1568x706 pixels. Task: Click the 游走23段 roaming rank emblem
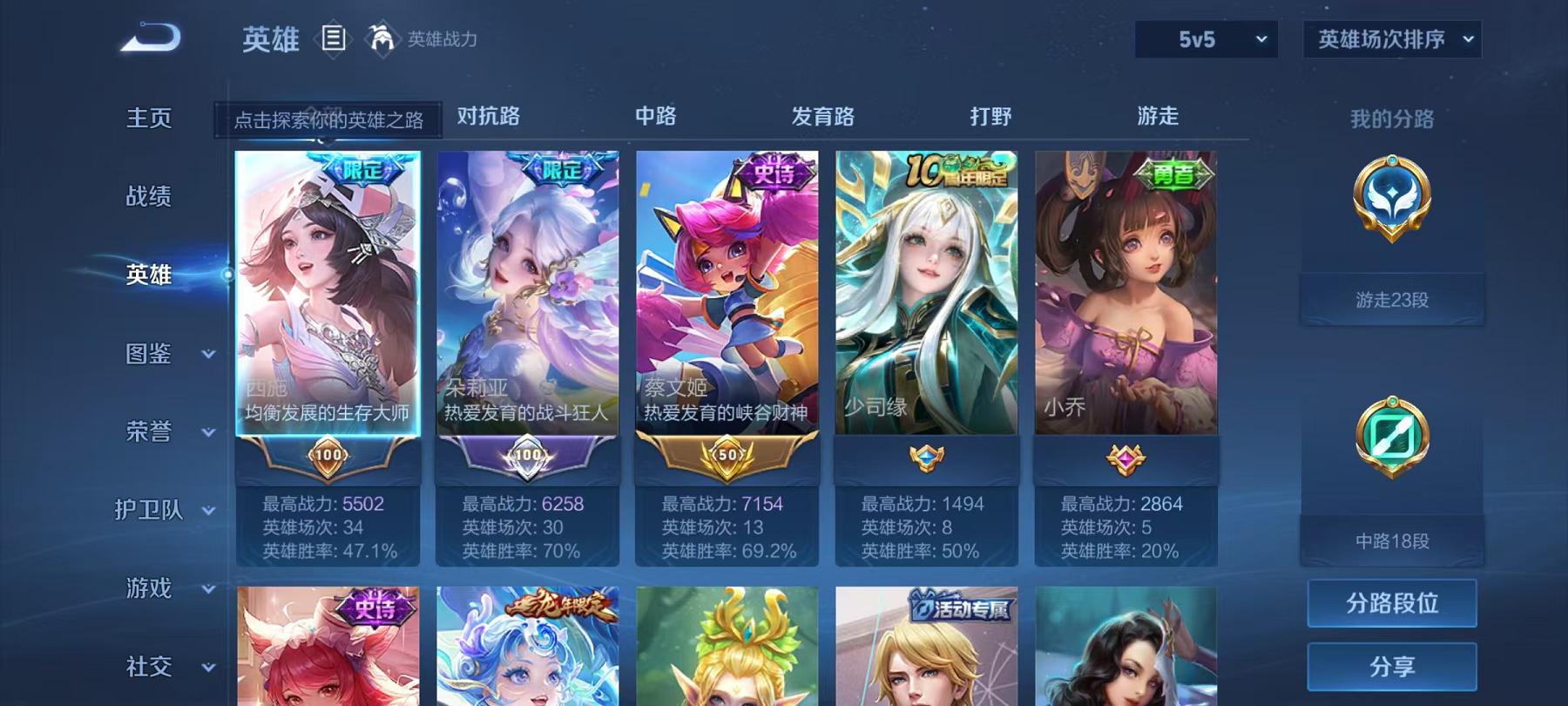pos(1391,209)
